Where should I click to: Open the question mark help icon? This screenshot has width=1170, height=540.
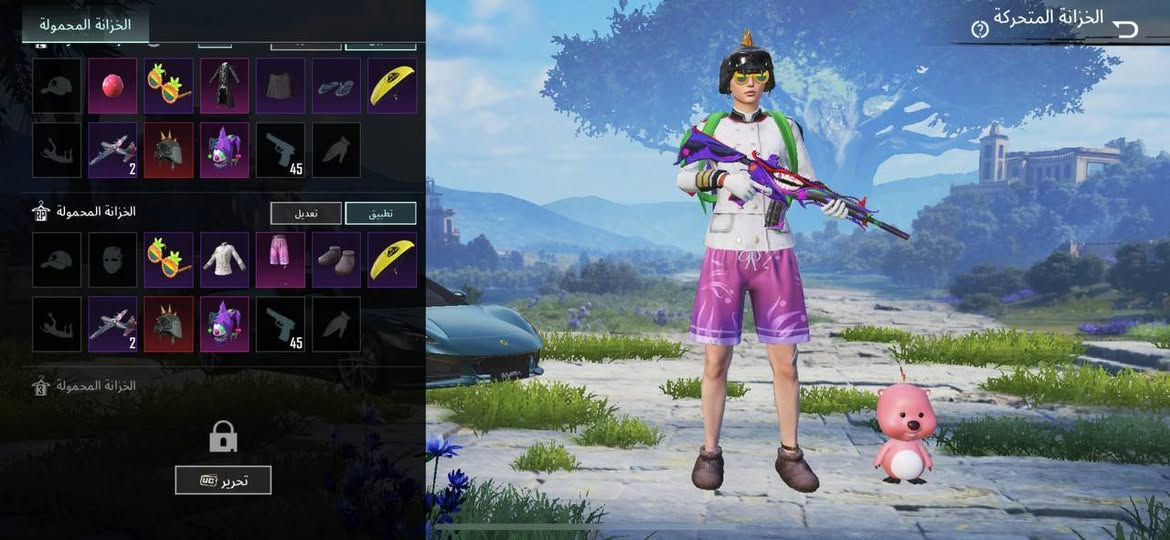coord(980,29)
